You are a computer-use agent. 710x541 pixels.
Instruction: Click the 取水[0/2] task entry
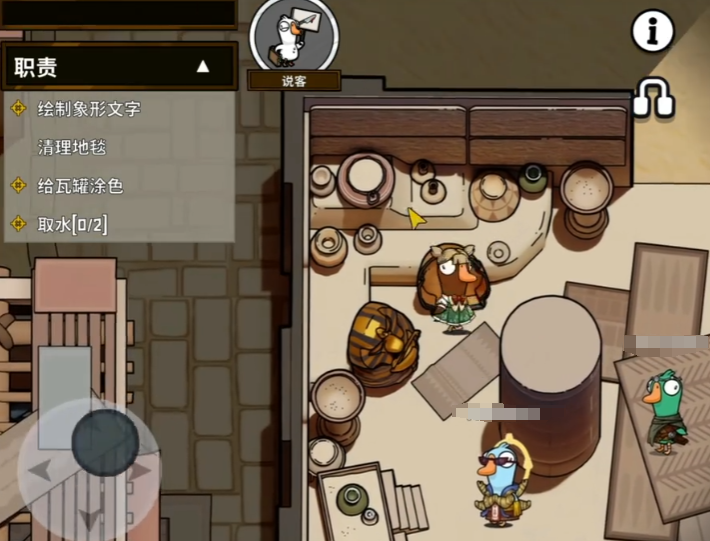pos(72,224)
